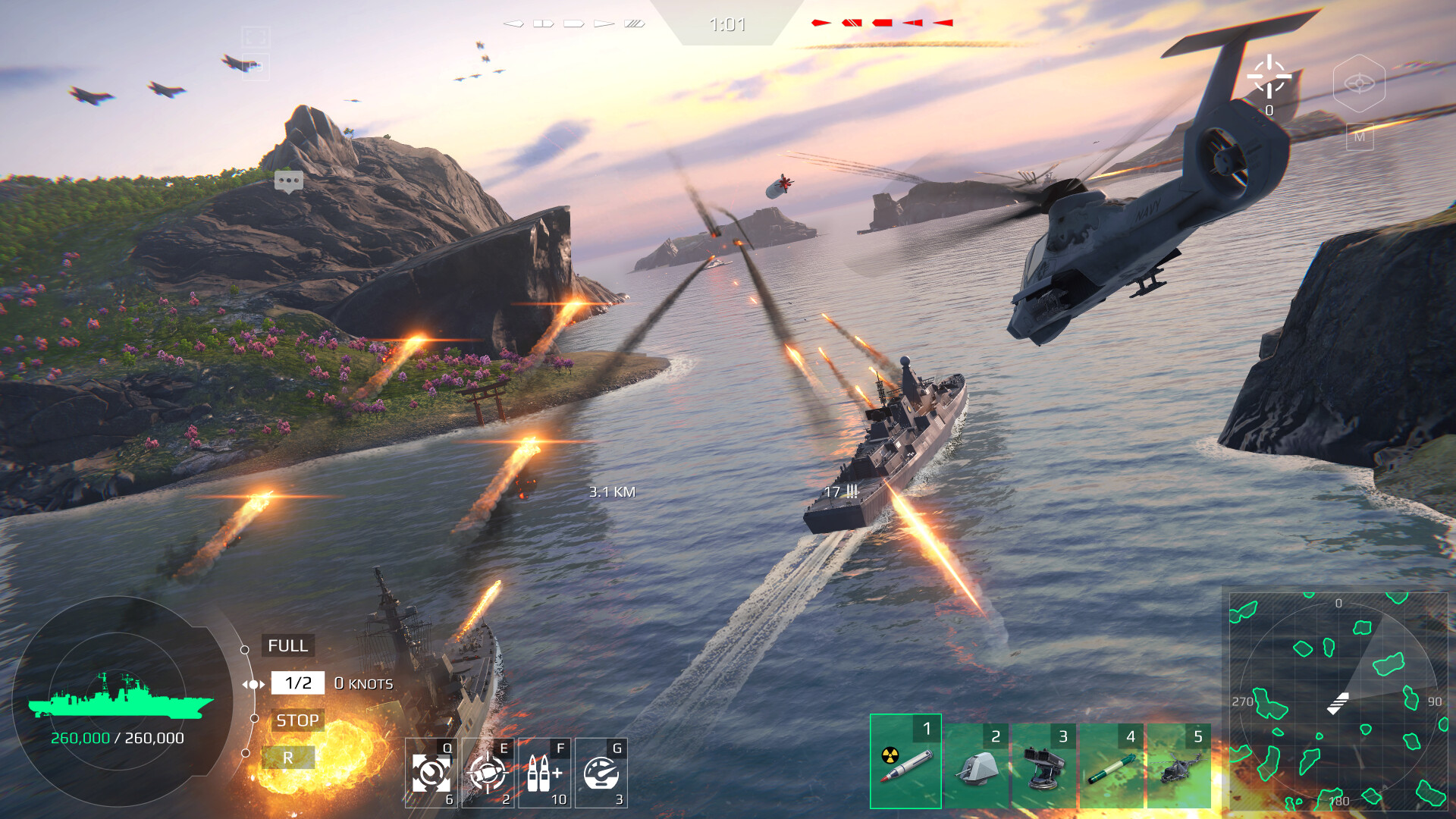Choose the rocket launcher weapon slot
1456x819 pixels.
click(1044, 766)
